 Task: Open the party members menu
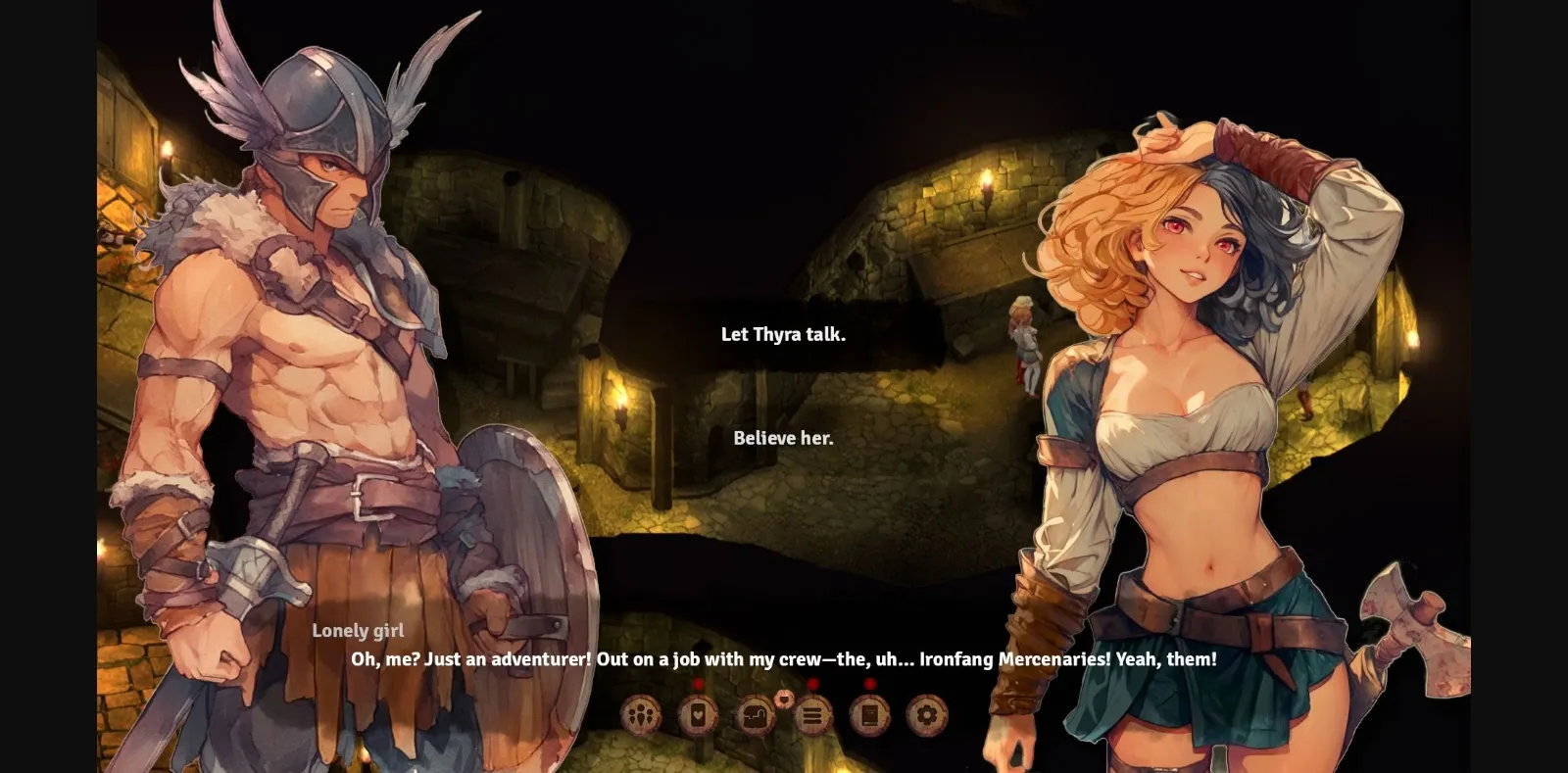click(x=640, y=715)
